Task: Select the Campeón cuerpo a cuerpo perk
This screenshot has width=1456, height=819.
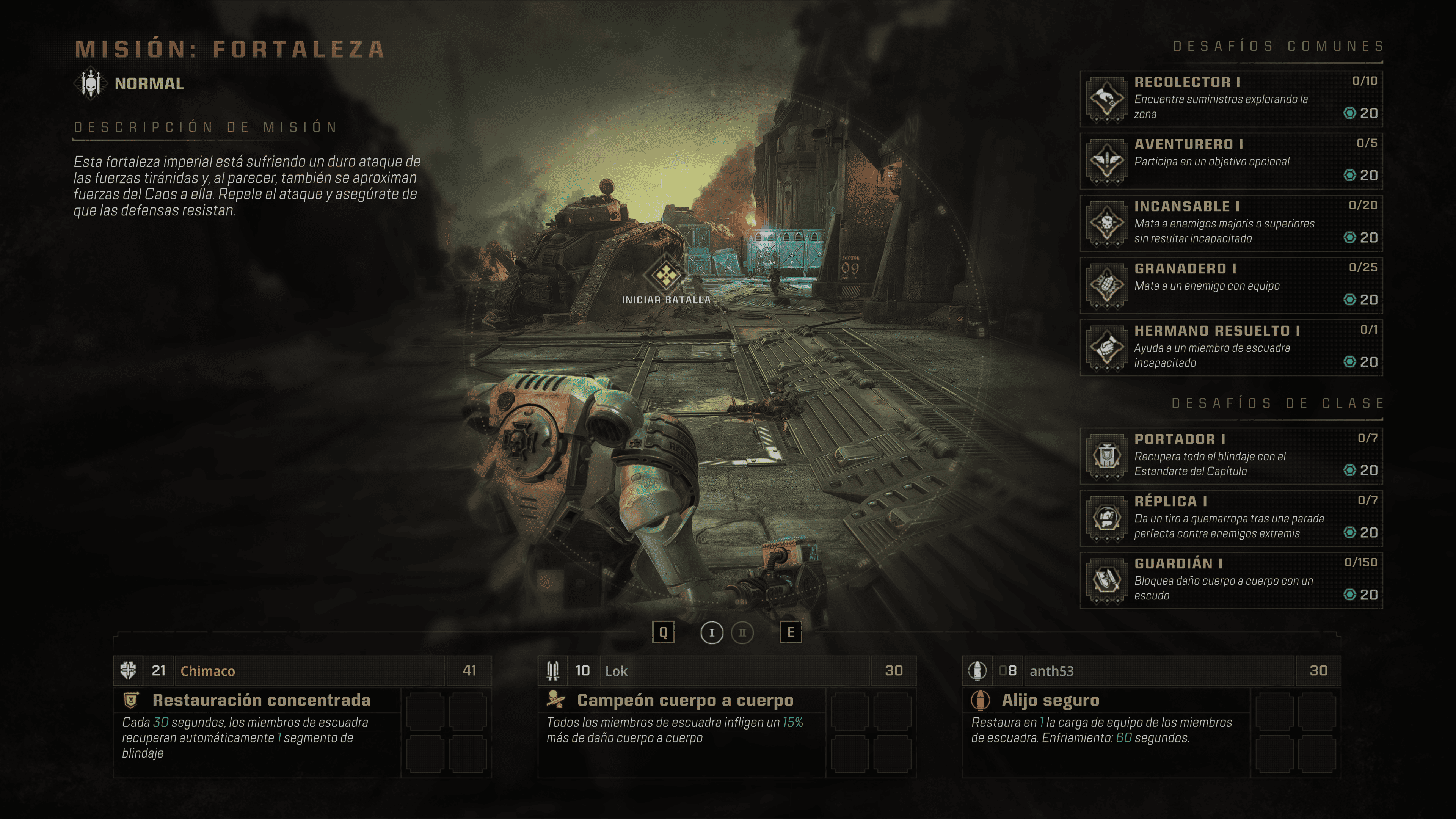Action: tap(685, 700)
